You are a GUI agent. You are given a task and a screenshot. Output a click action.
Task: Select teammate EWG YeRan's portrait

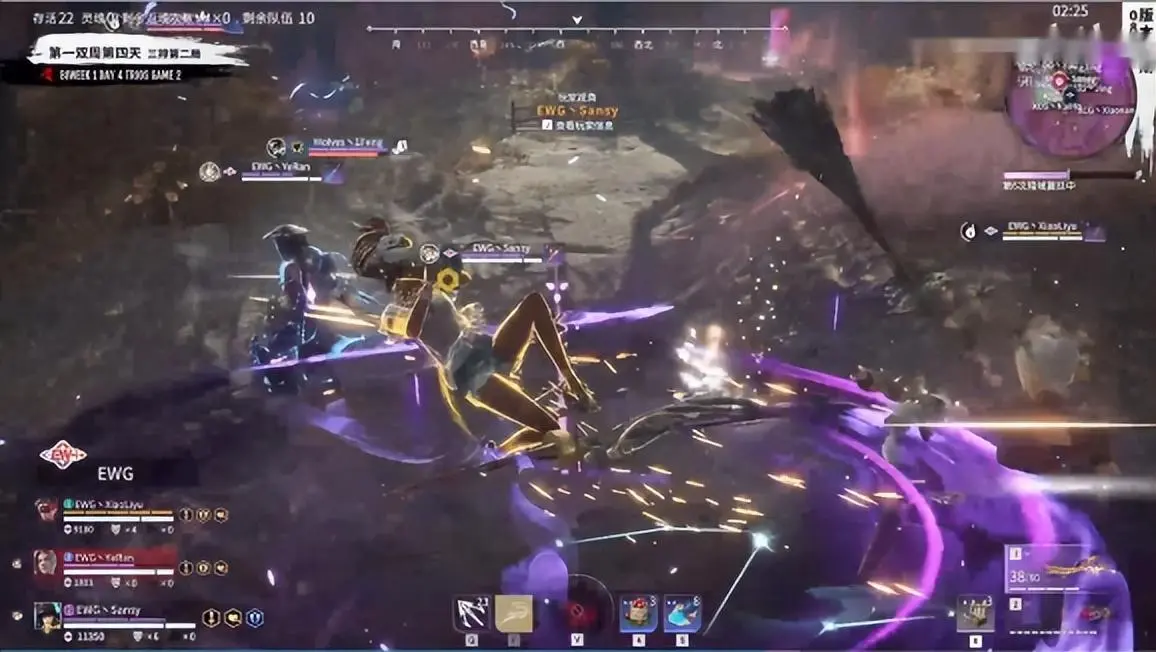[x=46, y=561]
